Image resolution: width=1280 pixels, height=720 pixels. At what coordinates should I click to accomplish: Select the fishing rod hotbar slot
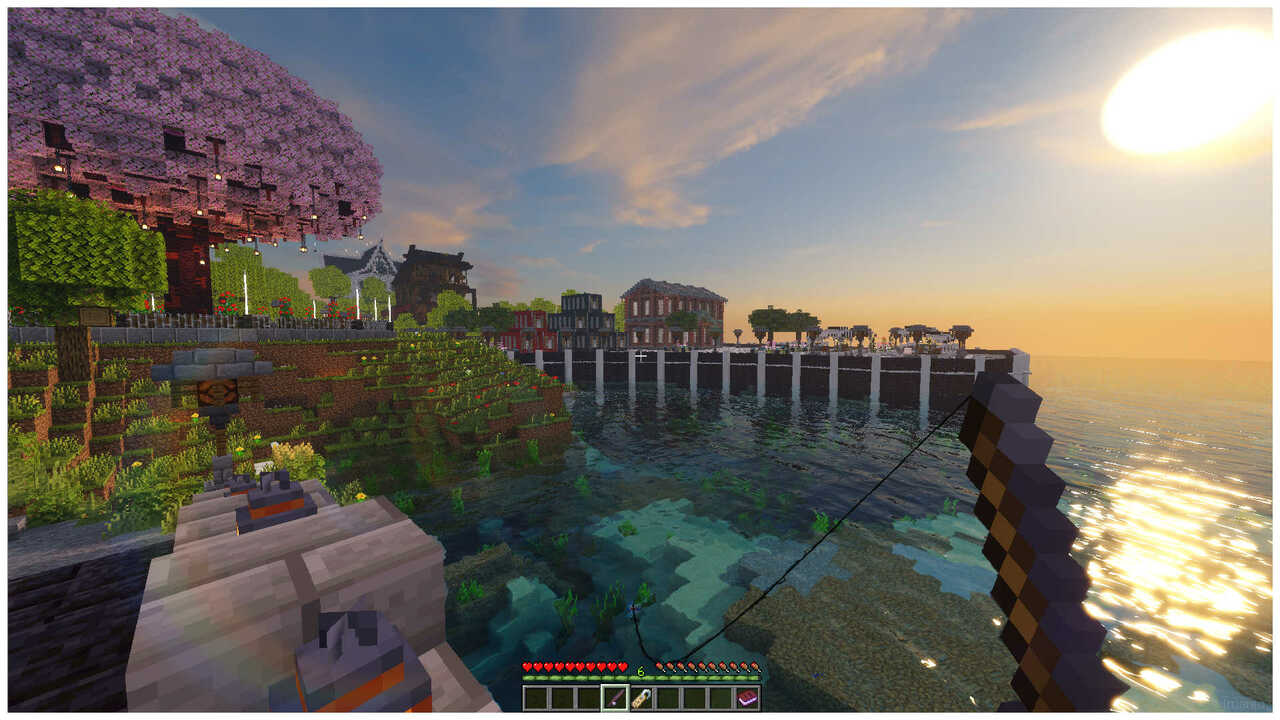pos(615,698)
